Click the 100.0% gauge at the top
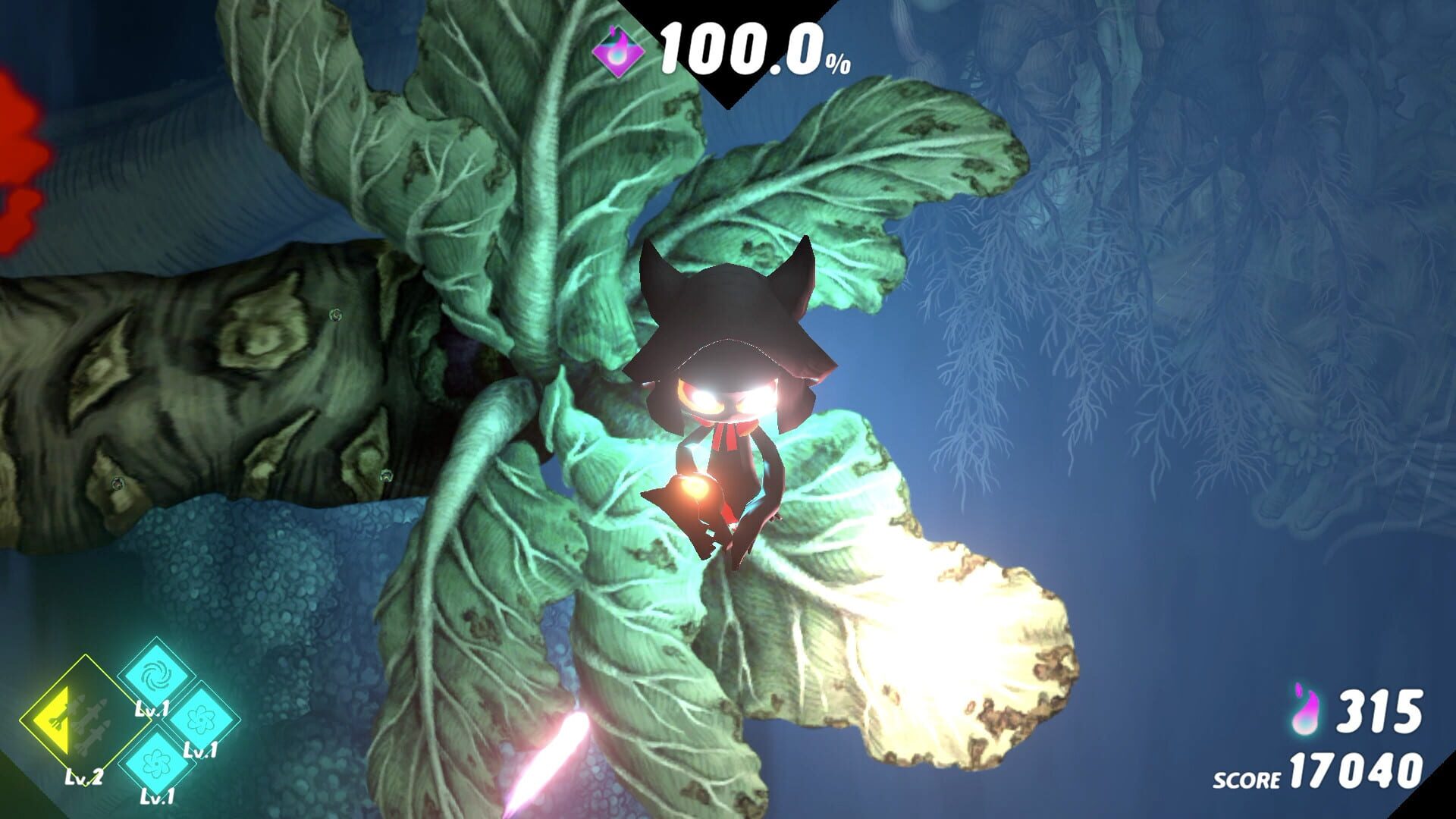 point(739,47)
